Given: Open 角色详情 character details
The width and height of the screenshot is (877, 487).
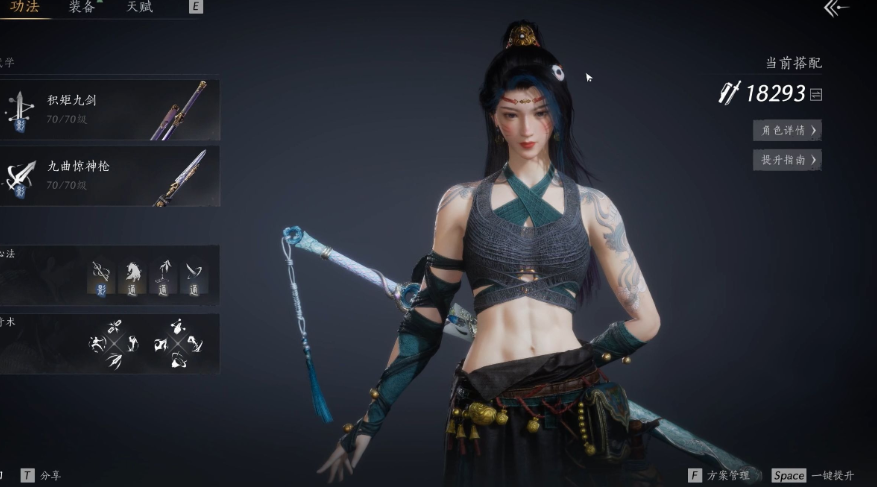Looking at the screenshot, I should 787,130.
